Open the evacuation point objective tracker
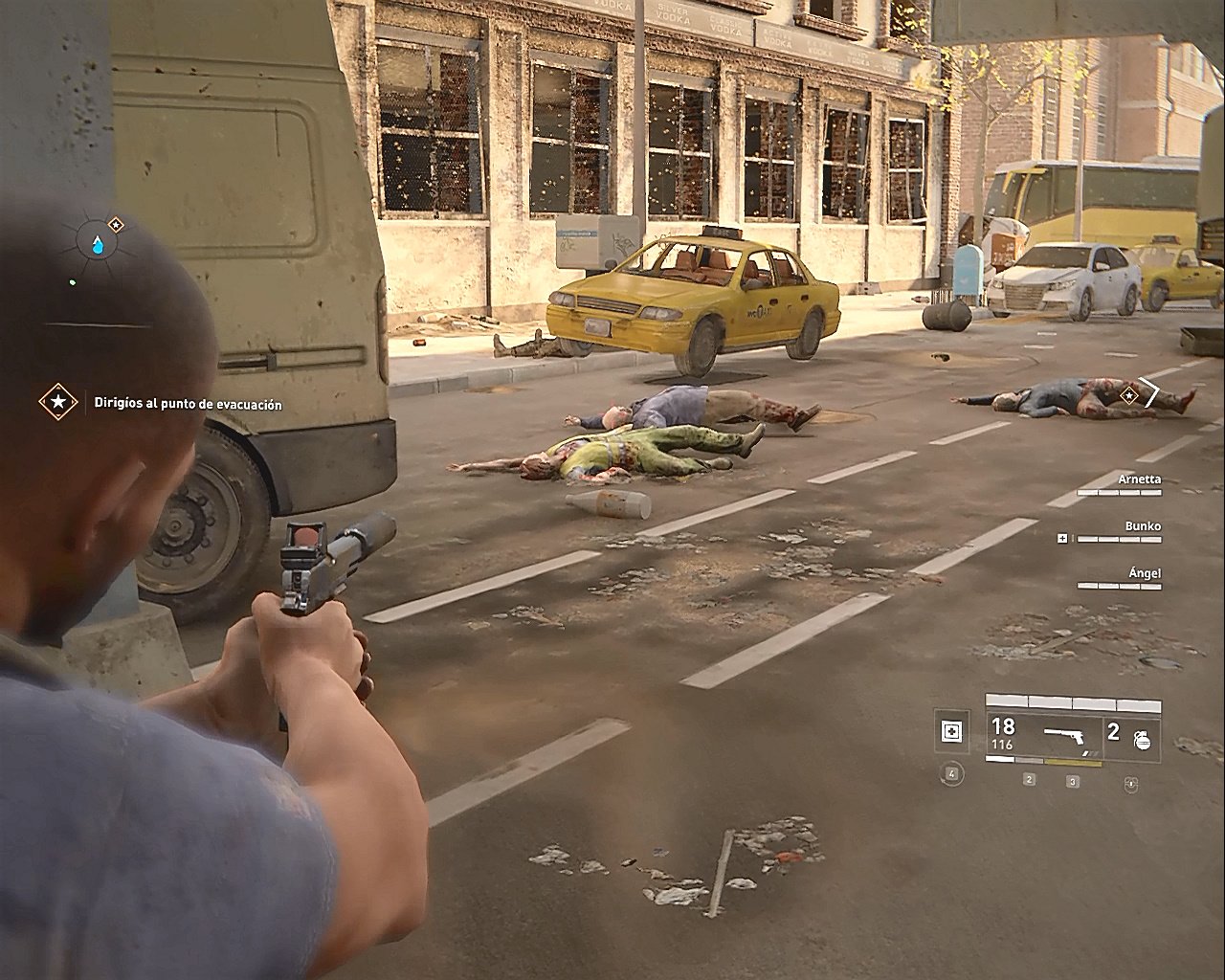This screenshot has height=980, width=1225. click(58, 403)
